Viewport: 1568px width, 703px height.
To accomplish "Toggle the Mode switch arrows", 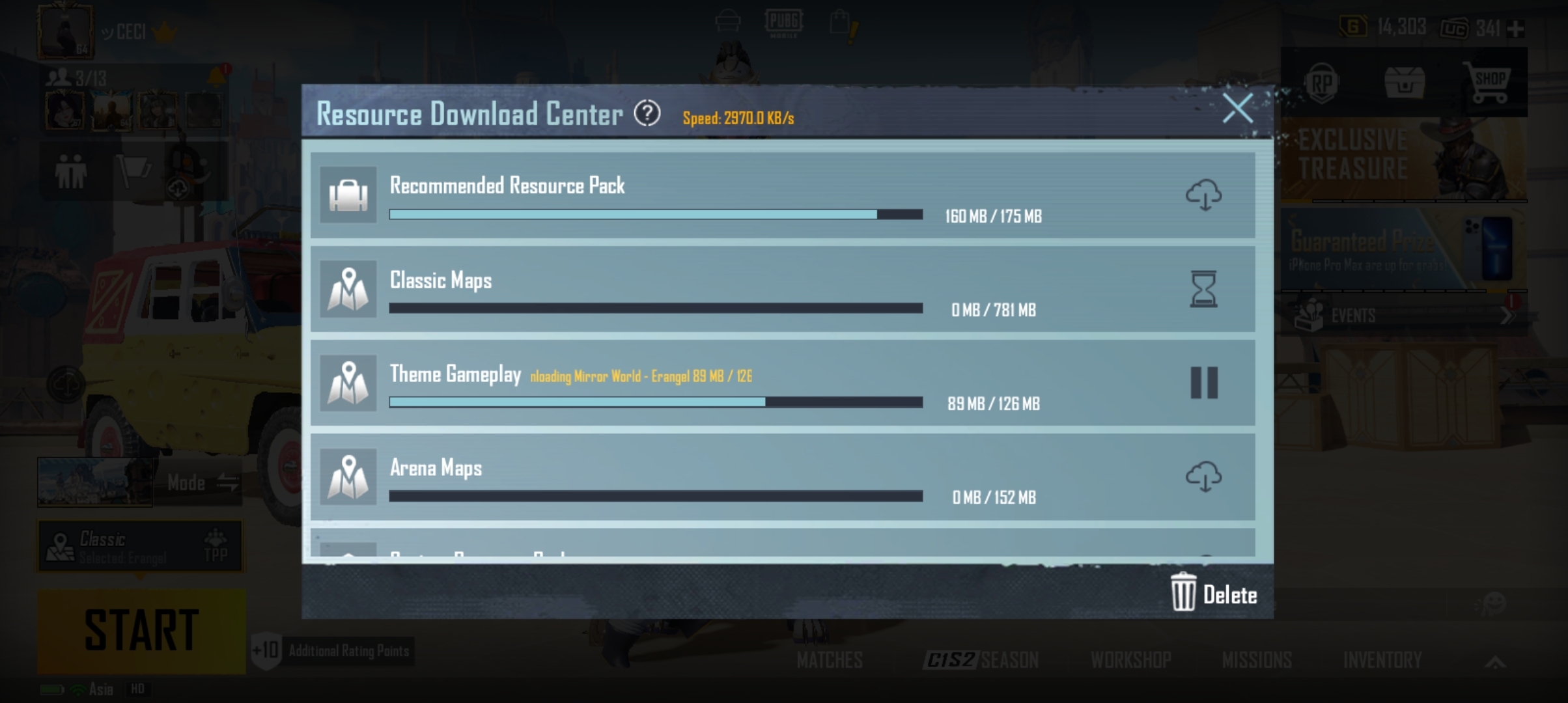I will (228, 483).
